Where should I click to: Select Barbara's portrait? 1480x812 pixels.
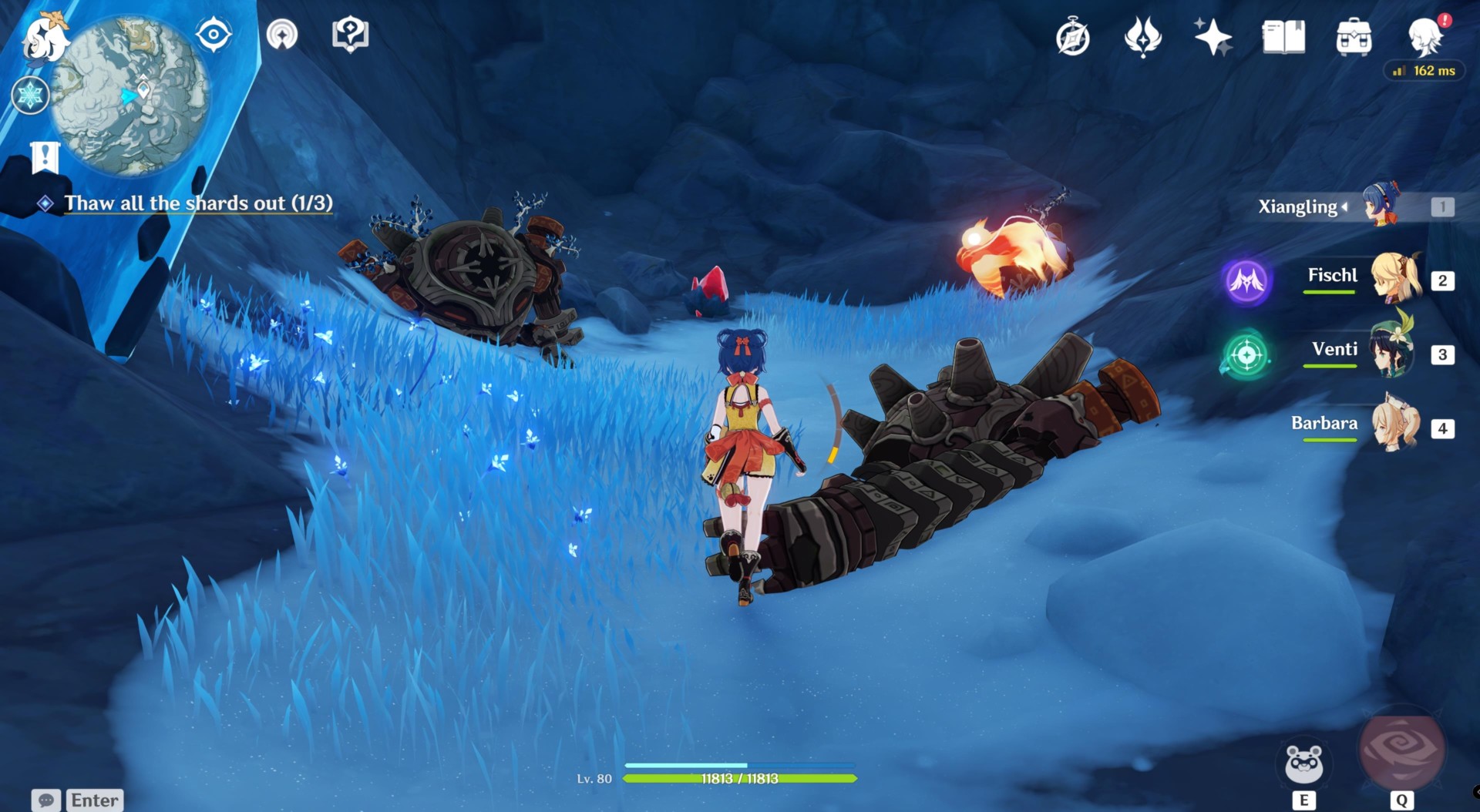pyautogui.click(x=1397, y=428)
